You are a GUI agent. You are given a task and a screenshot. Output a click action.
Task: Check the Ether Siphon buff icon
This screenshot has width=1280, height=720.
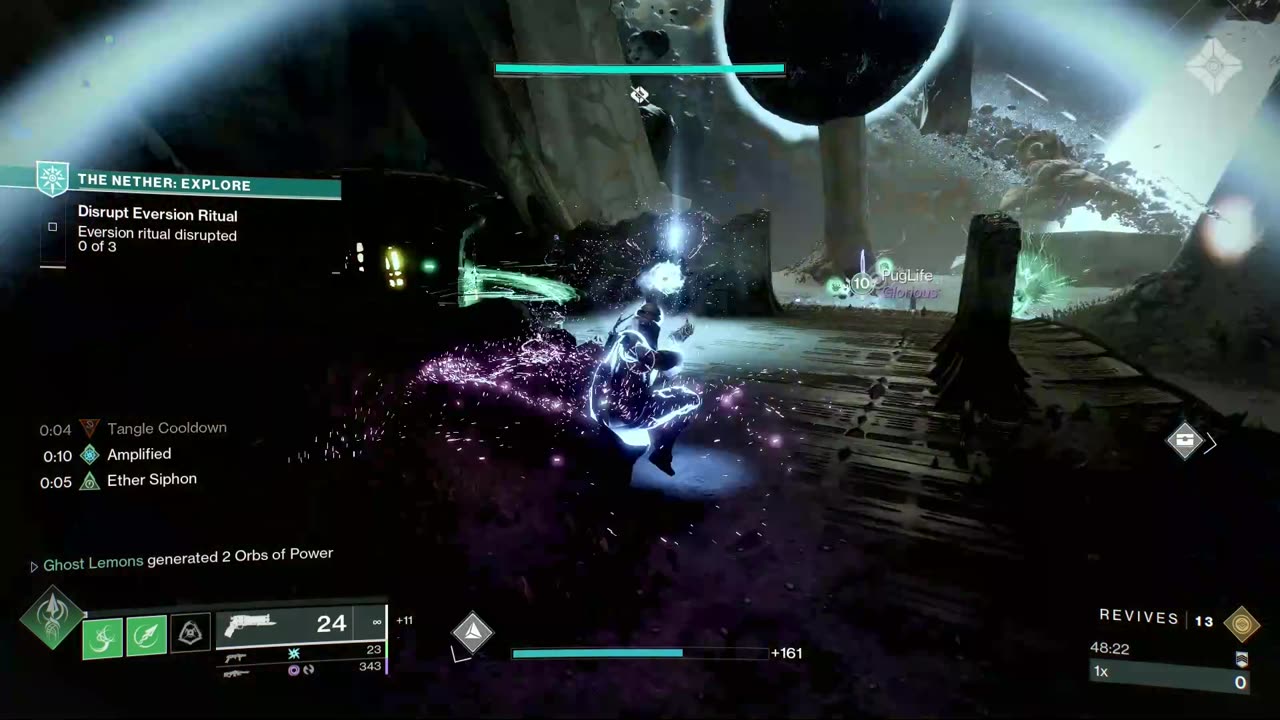click(x=90, y=481)
